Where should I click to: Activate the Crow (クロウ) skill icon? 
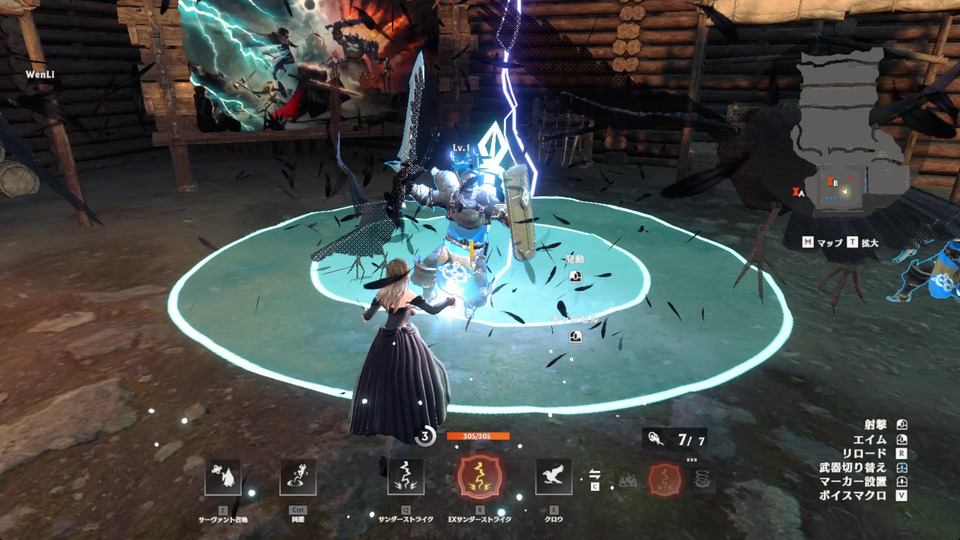[x=553, y=478]
